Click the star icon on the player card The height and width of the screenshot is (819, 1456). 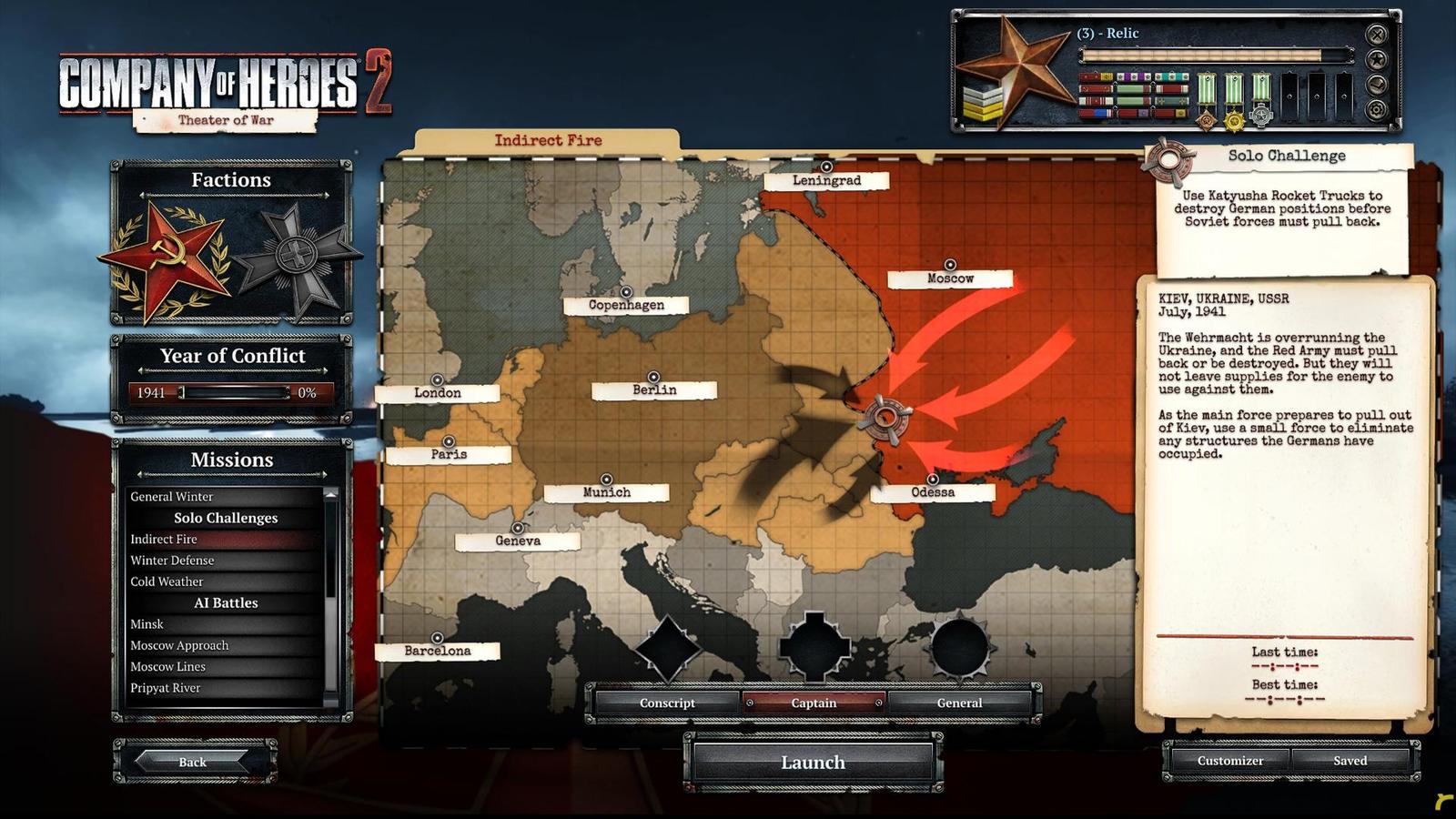pyautogui.click(x=1376, y=58)
